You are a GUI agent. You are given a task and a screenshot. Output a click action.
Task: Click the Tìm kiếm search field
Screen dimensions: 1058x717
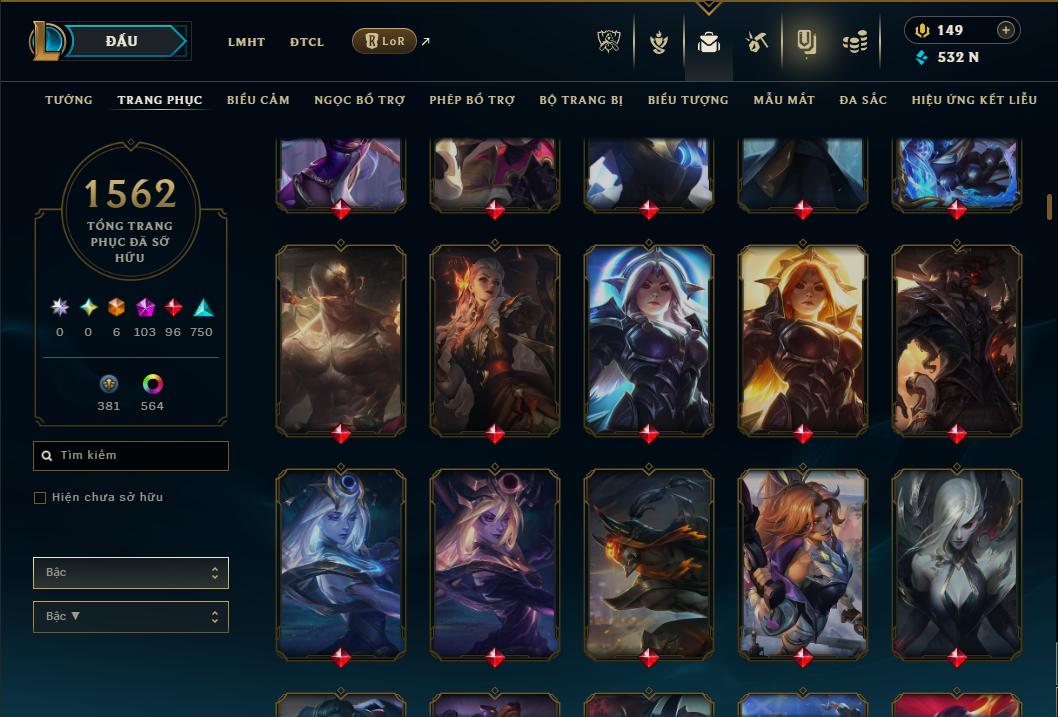coord(131,456)
